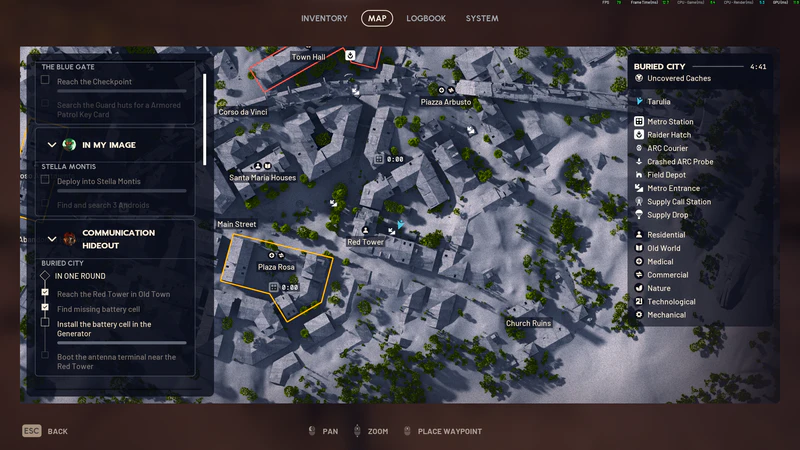
Task: Toggle Crashed ARC Probe markers
Action: 679,162
